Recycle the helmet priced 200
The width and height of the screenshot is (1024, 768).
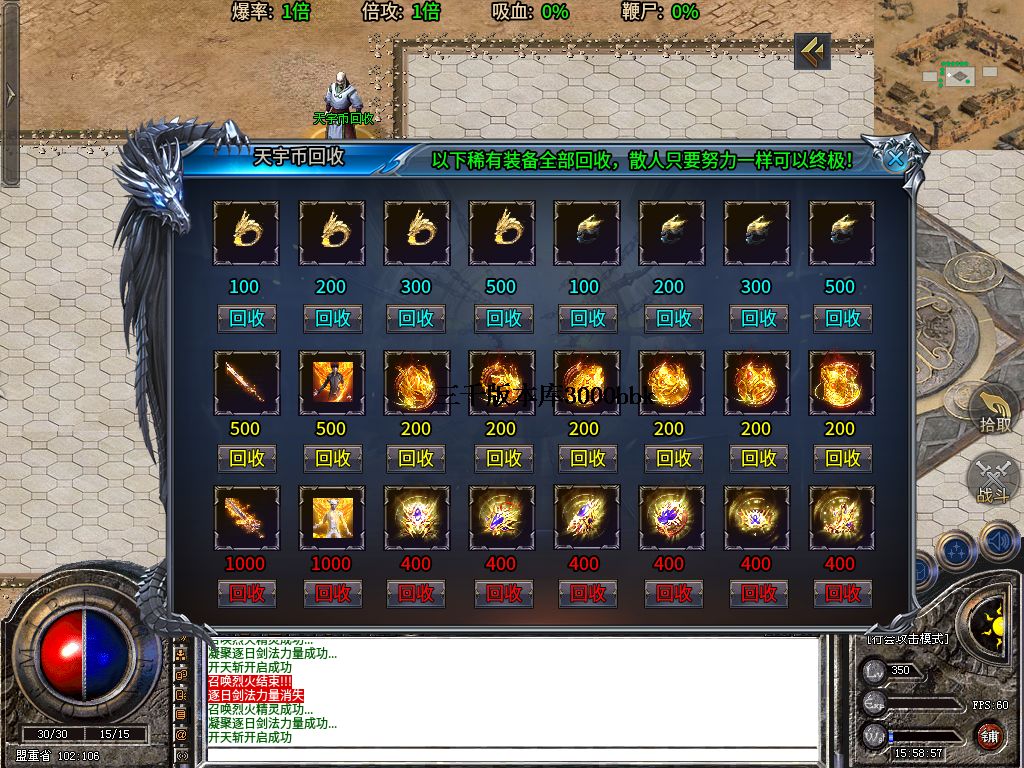[x=672, y=318]
